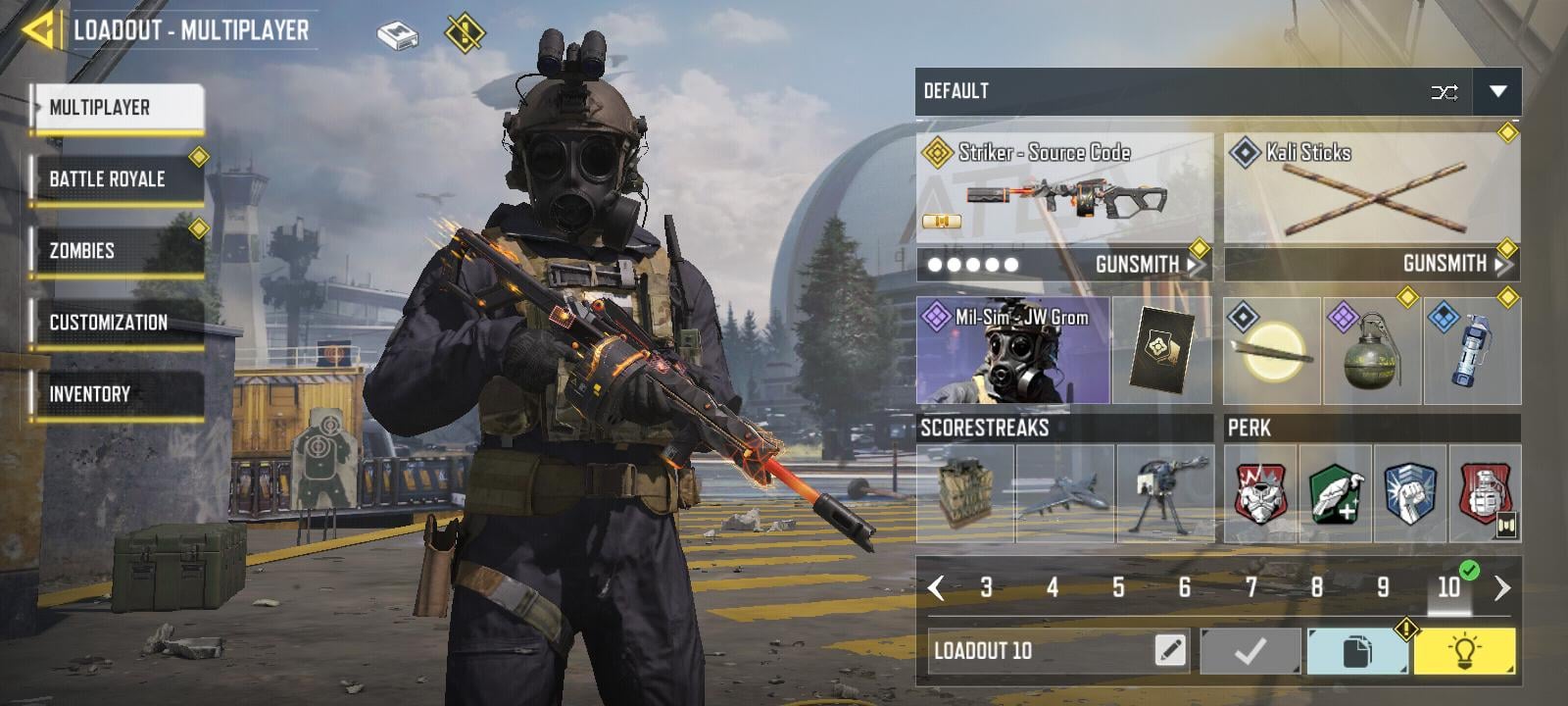Expand the Default loadout dropdown arrow
The width and height of the screenshot is (1568, 706).
pos(1496,91)
